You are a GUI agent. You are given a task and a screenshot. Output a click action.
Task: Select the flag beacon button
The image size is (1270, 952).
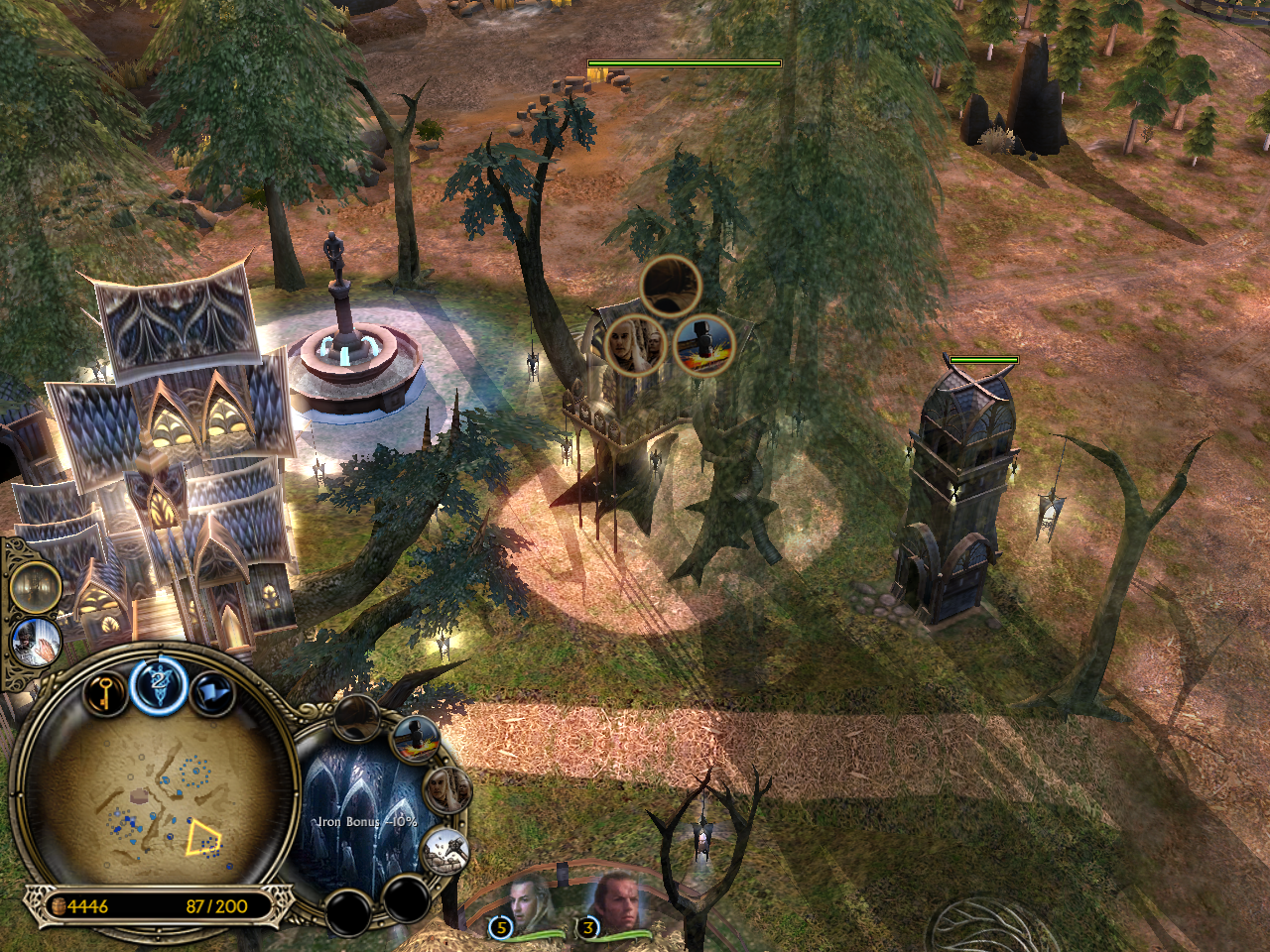(211, 693)
